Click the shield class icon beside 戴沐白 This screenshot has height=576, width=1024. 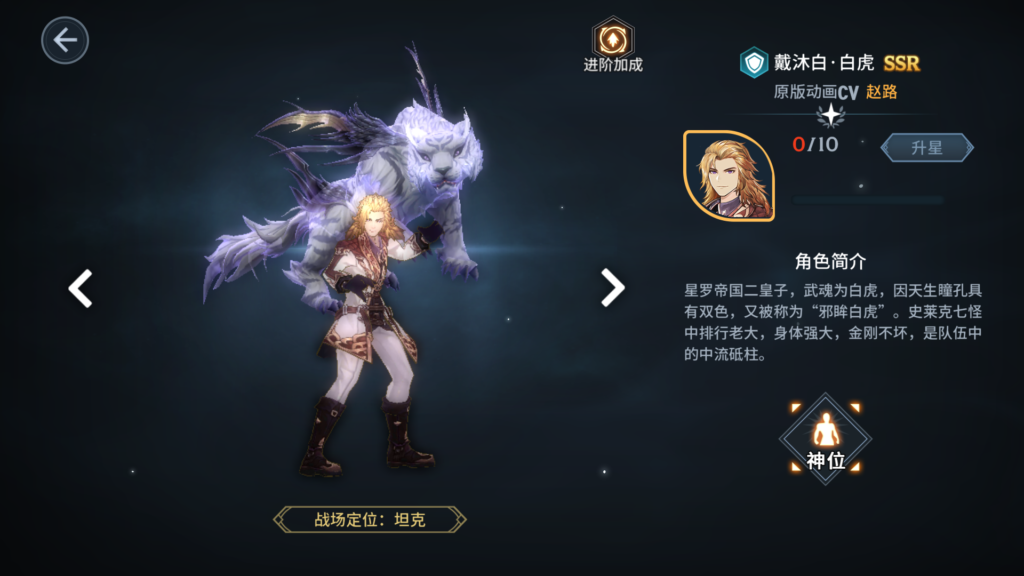point(753,62)
